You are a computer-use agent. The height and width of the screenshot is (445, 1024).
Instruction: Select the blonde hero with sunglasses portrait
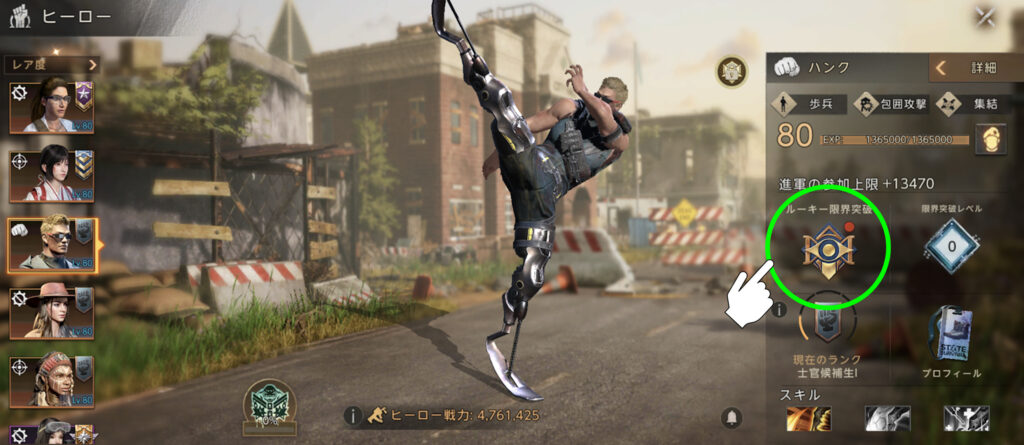(52, 244)
